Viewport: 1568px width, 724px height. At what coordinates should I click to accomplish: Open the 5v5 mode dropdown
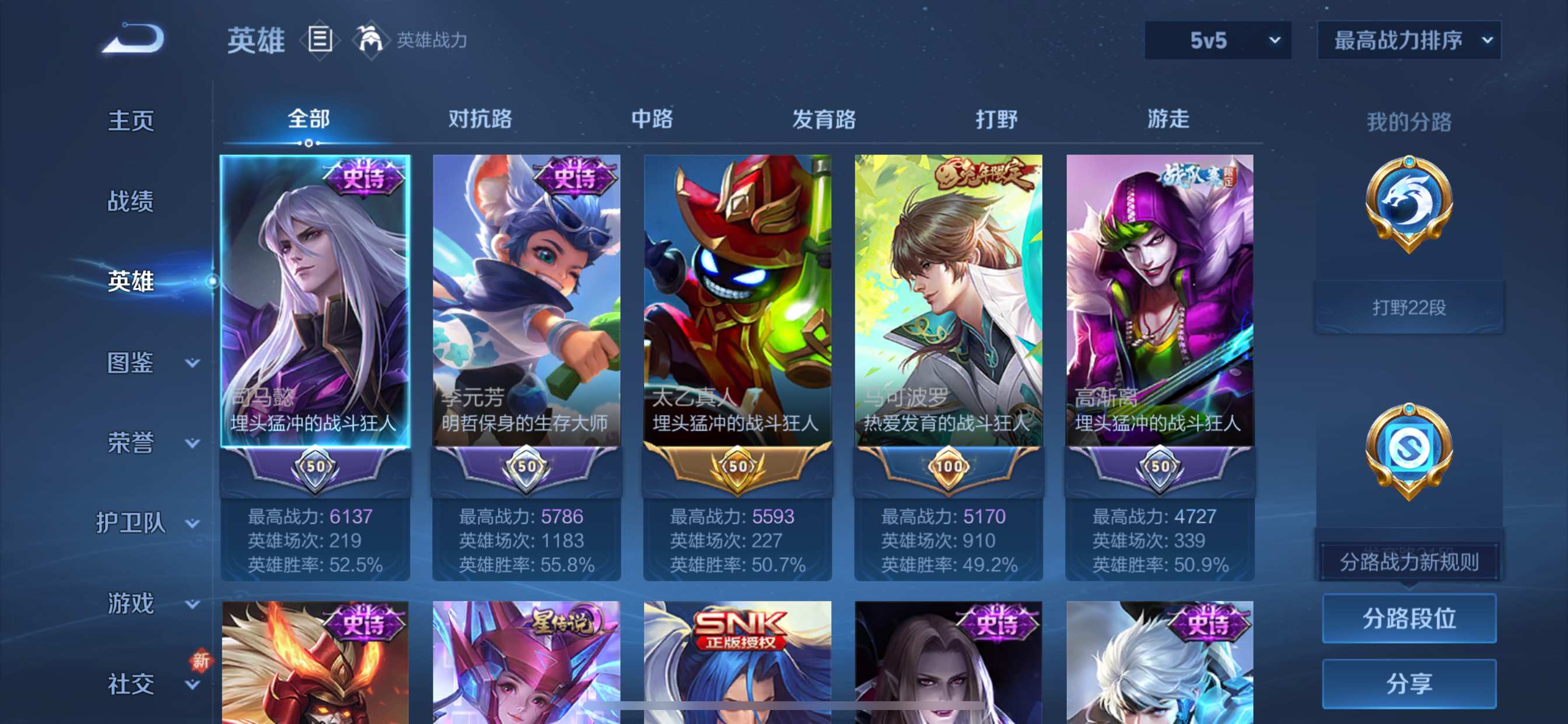point(1217,40)
